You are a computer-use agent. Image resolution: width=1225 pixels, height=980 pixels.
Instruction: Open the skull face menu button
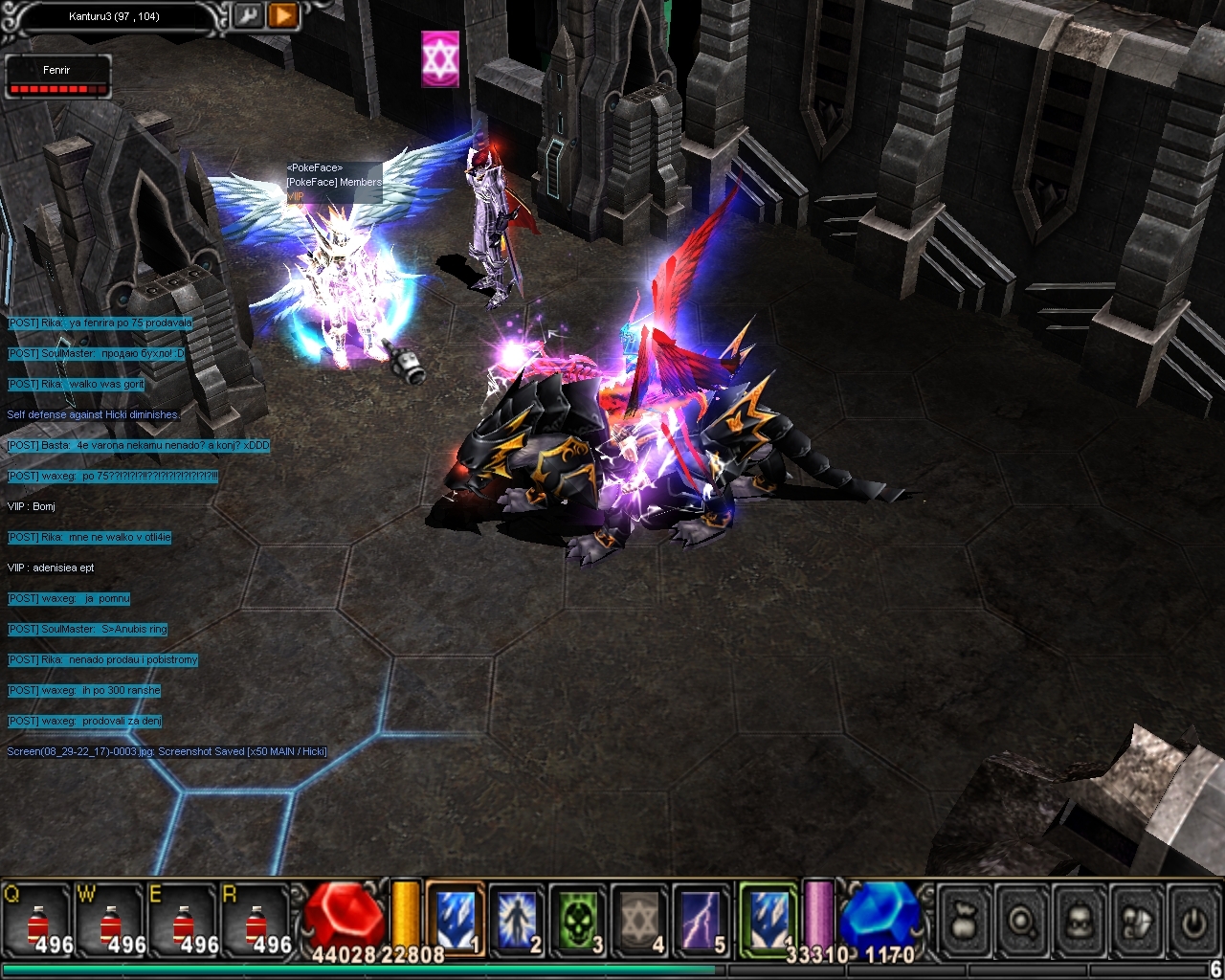click(1080, 921)
